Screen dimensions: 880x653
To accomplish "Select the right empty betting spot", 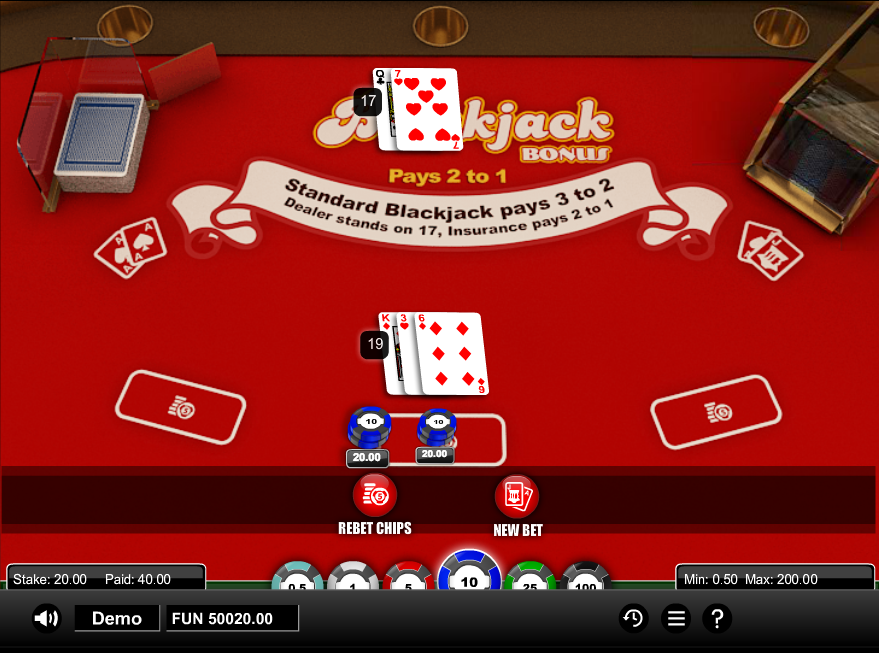I will [x=716, y=412].
